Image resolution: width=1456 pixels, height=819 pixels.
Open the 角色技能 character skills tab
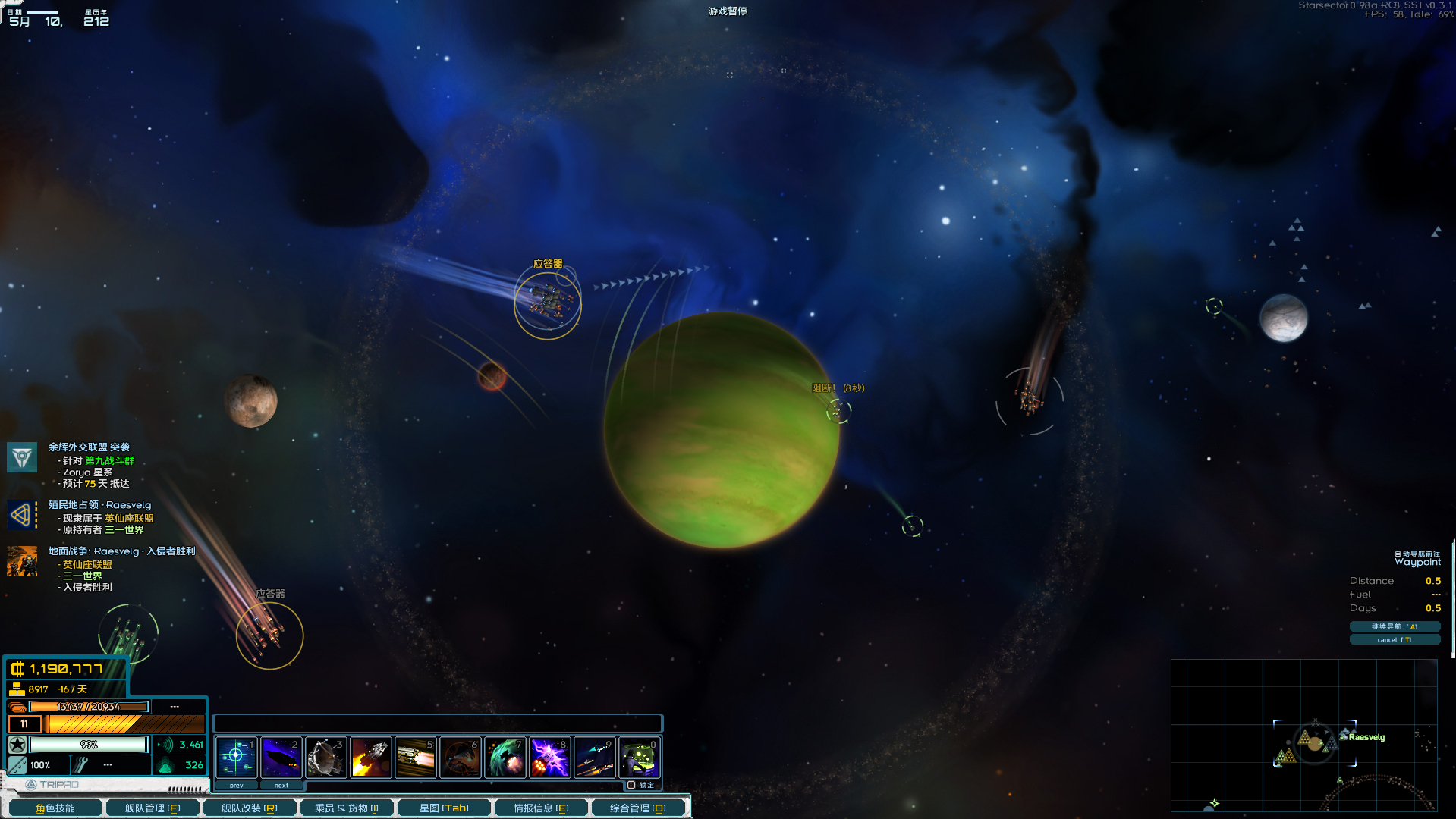point(55,808)
